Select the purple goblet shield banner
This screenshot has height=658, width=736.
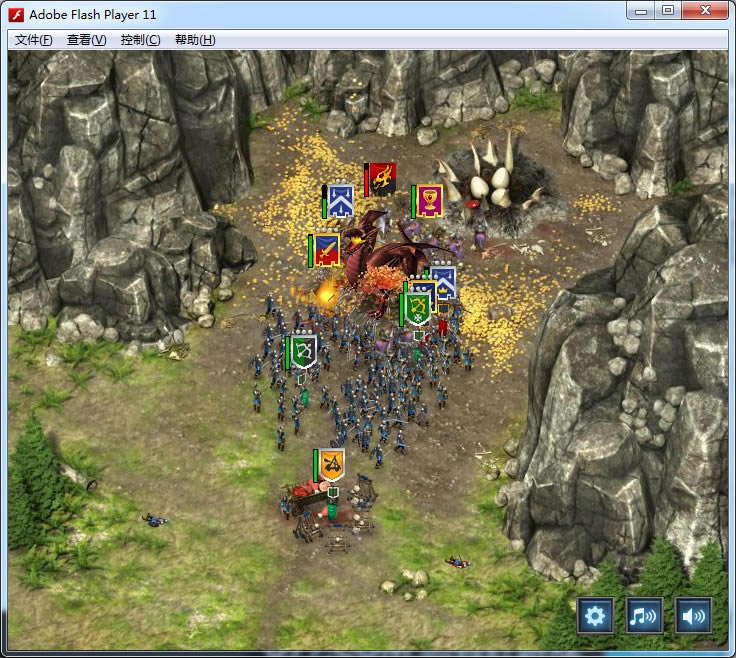(x=430, y=200)
